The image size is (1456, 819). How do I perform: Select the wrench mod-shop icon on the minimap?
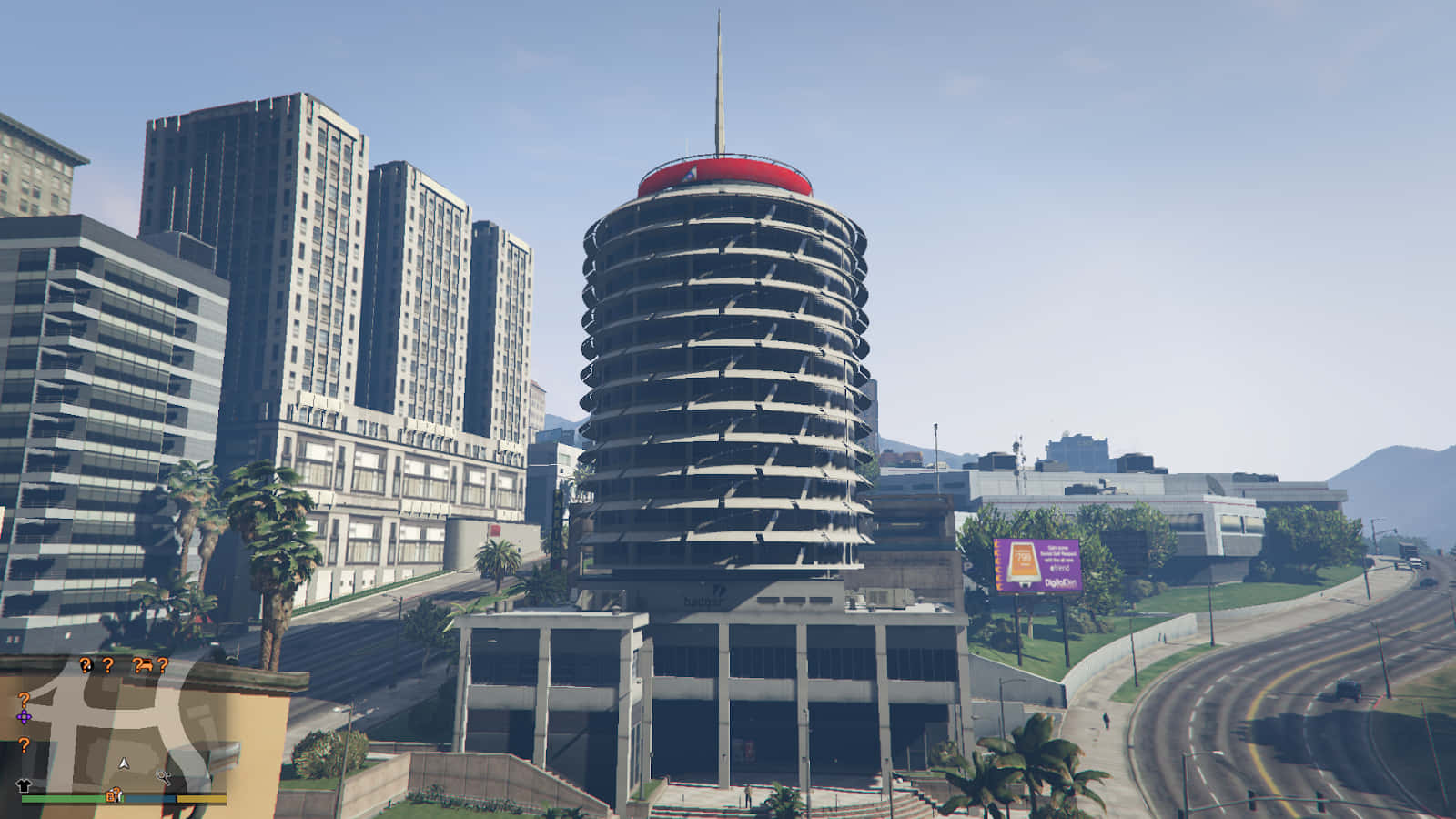tap(164, 776)
